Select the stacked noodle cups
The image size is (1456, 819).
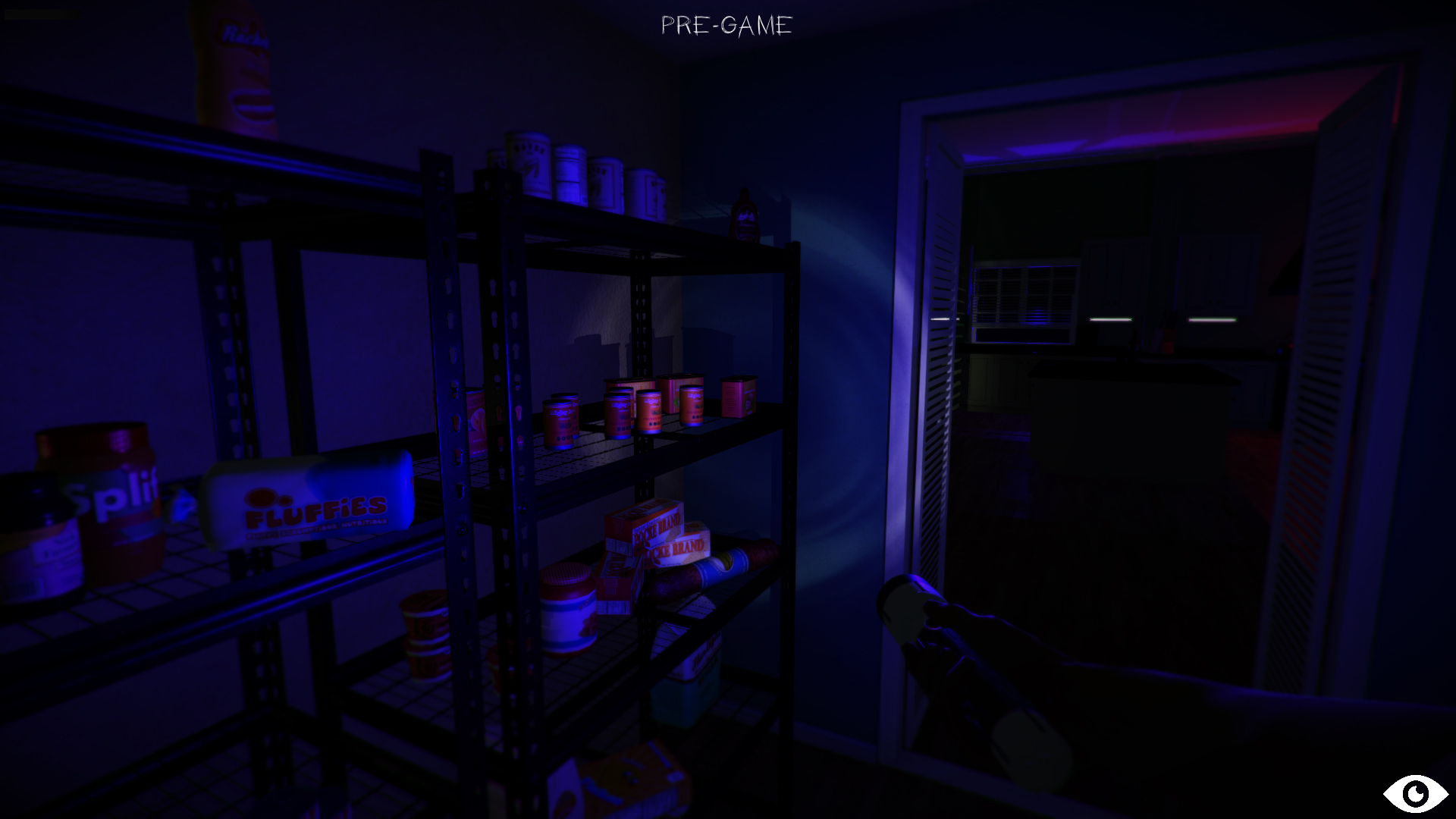[425, 637]
